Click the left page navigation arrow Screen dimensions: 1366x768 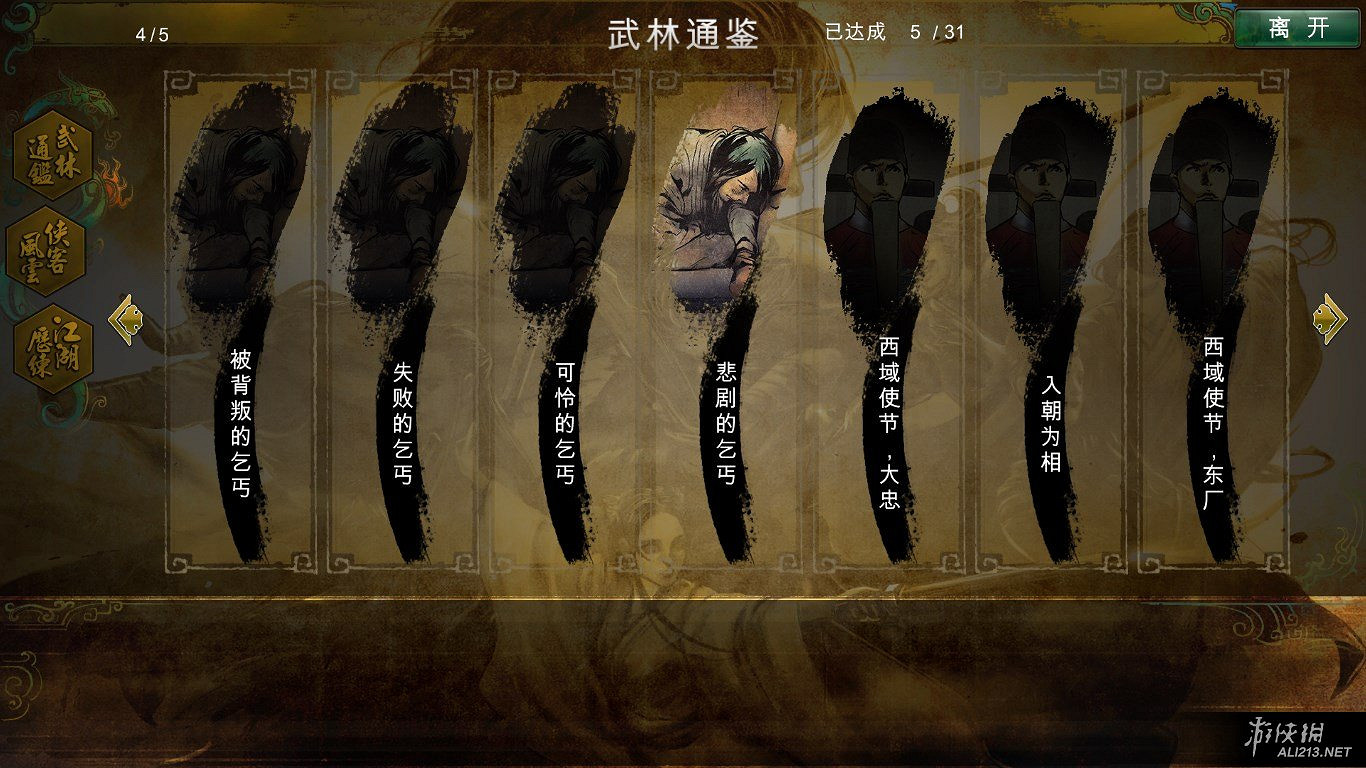(126, 317)
